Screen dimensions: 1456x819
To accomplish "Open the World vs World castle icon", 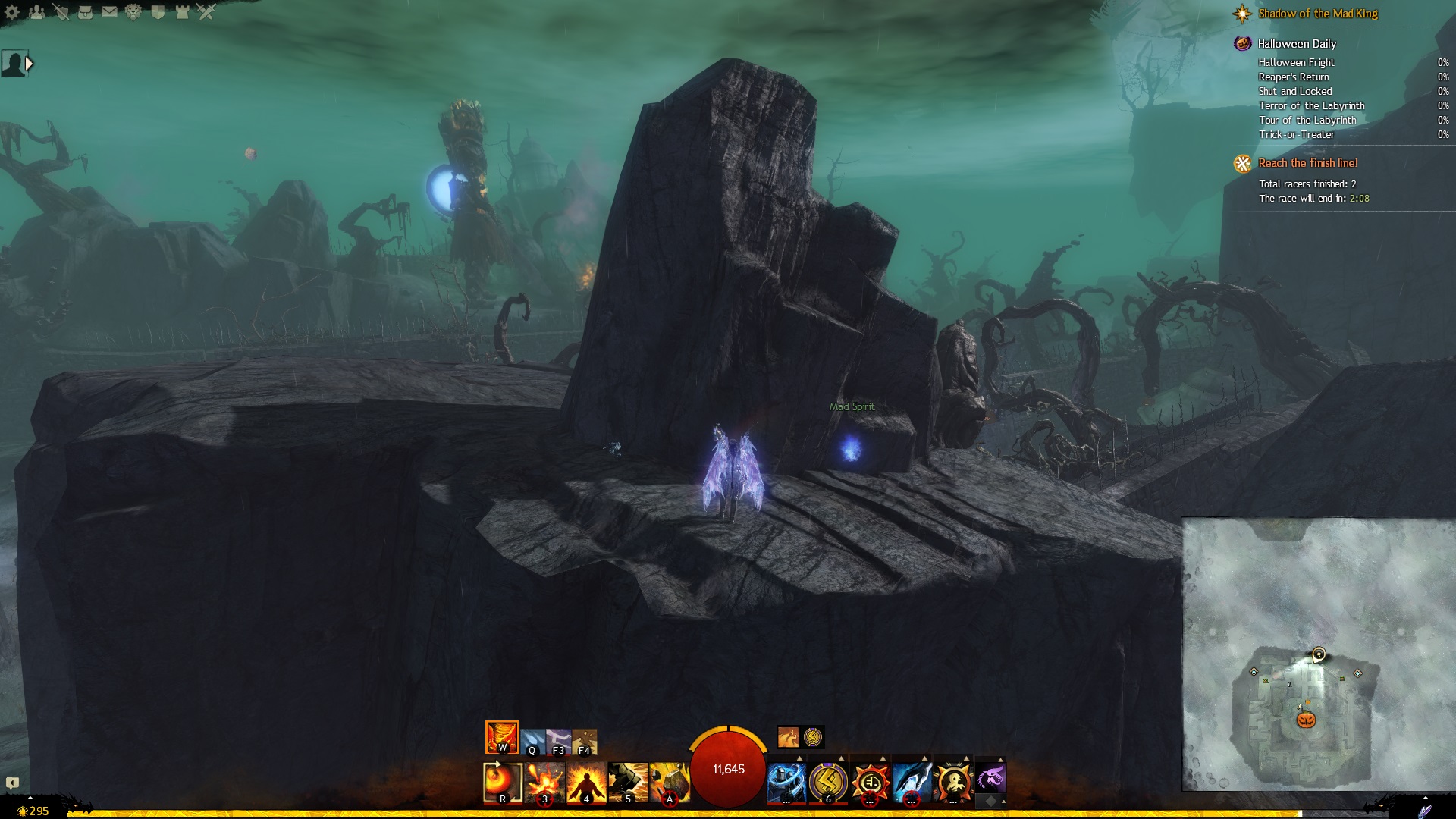I will click(x=182, y=12).
